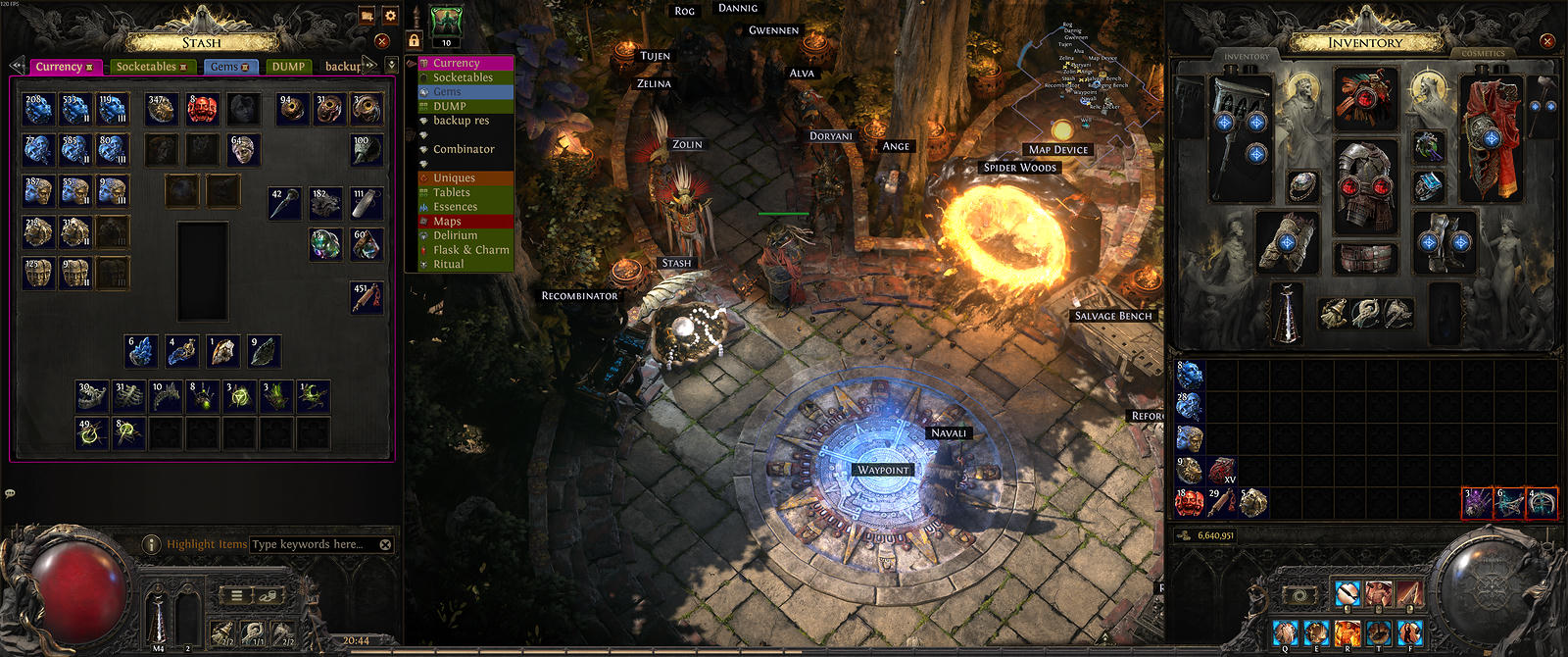Close the Stash panel
Viewport: 1568px width, 657px height.
pyautogui.click(x=382, y=41)
